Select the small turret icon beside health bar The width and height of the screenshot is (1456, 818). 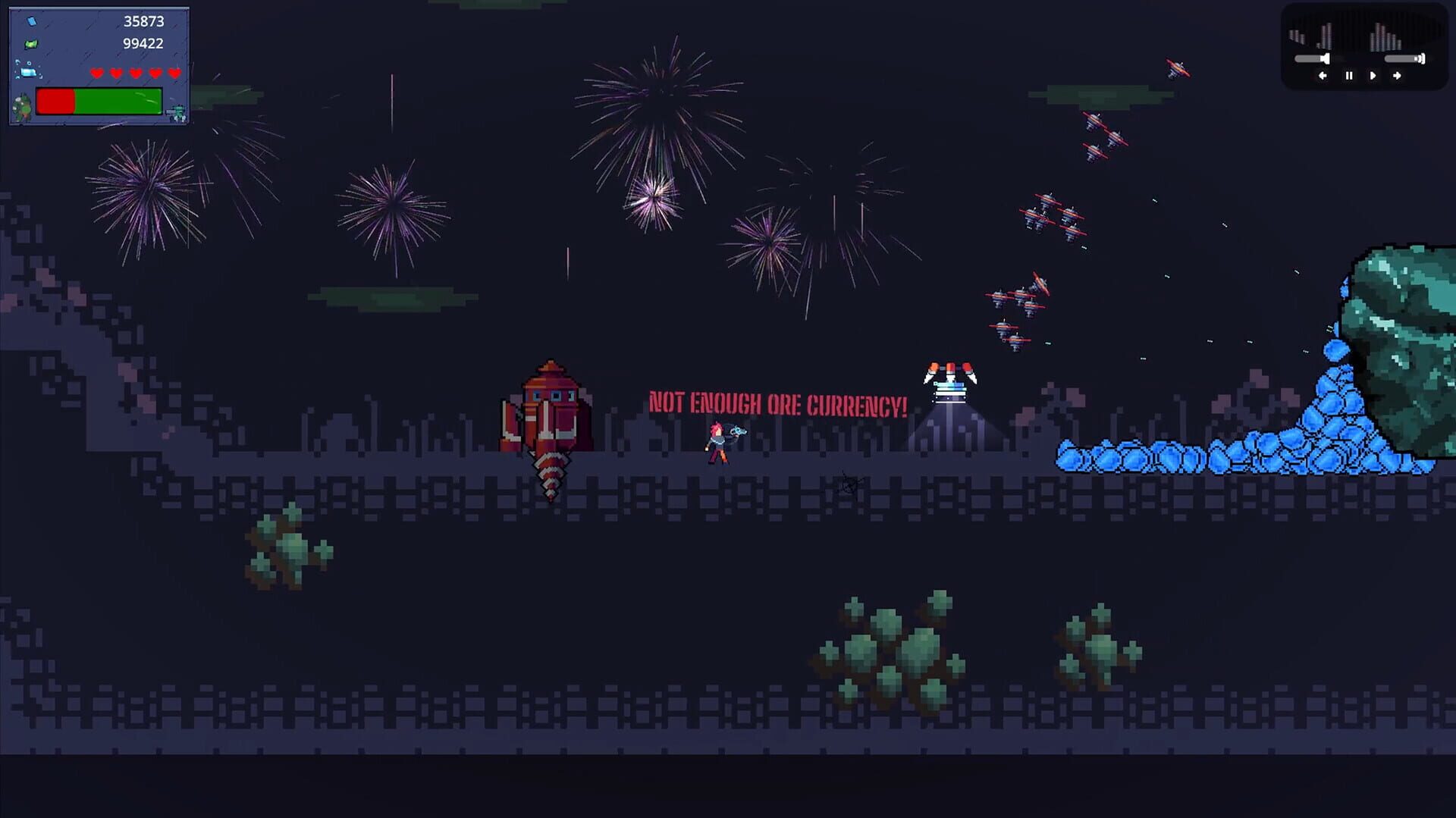(177, 112)
